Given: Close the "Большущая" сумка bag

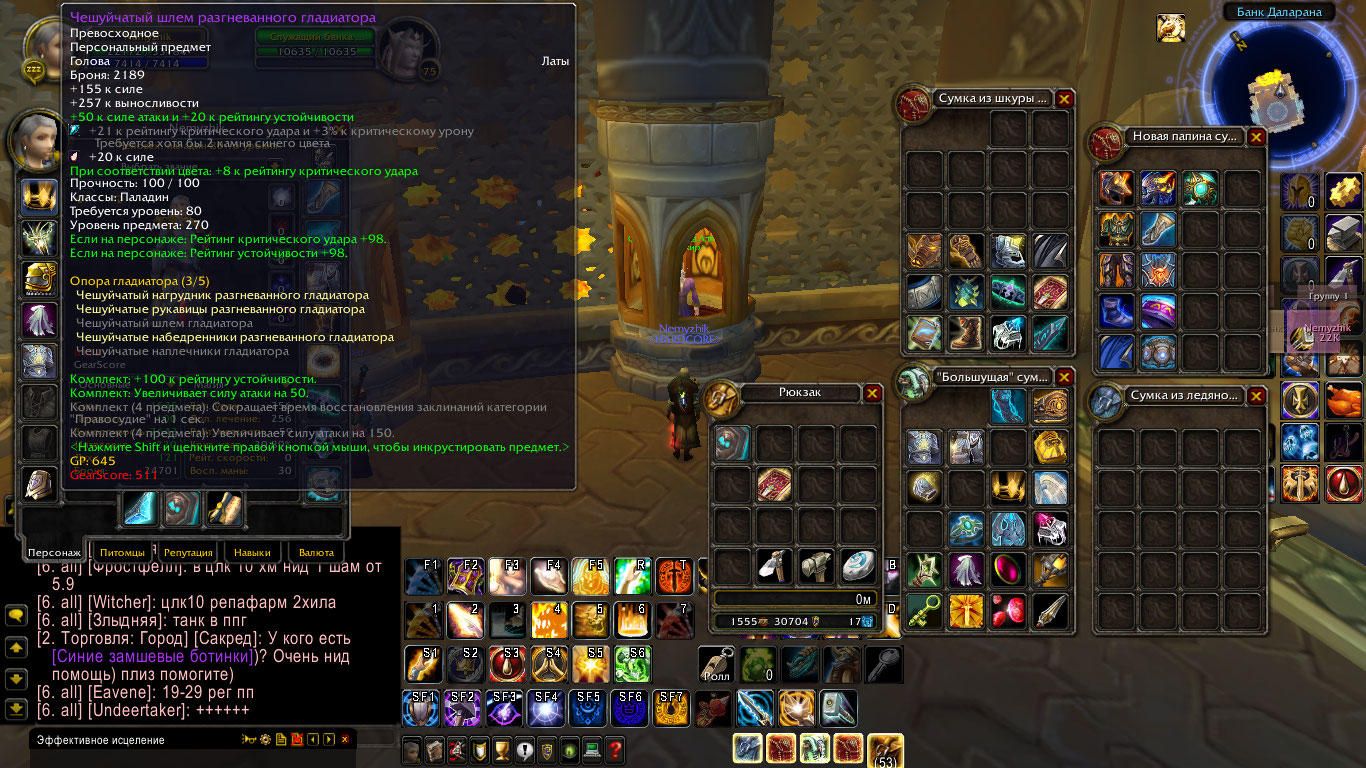Looking at the screenshot, I should [1065, 377].
